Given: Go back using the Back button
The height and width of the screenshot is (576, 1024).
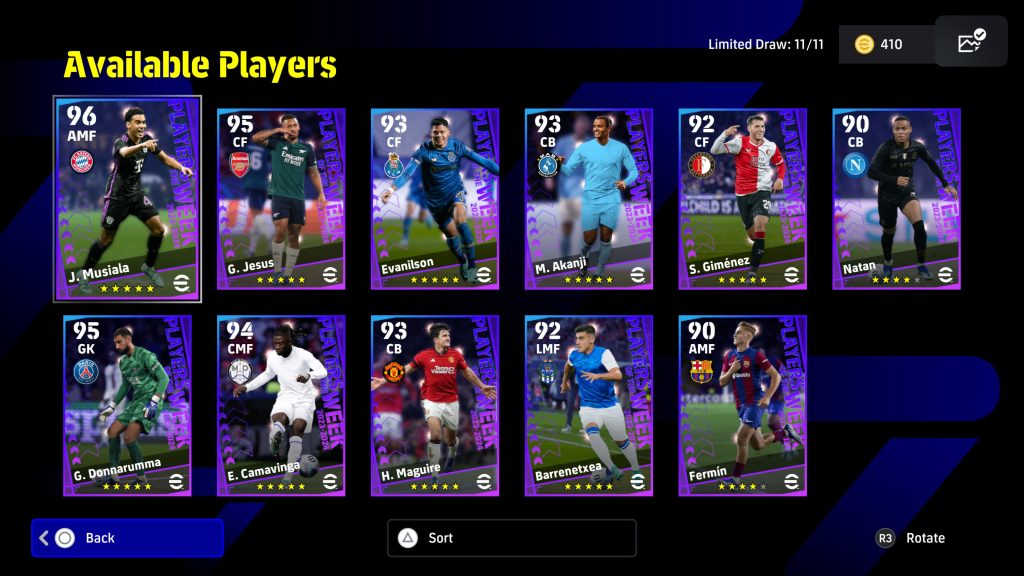Looking at the screenshot, I should 127,538.
